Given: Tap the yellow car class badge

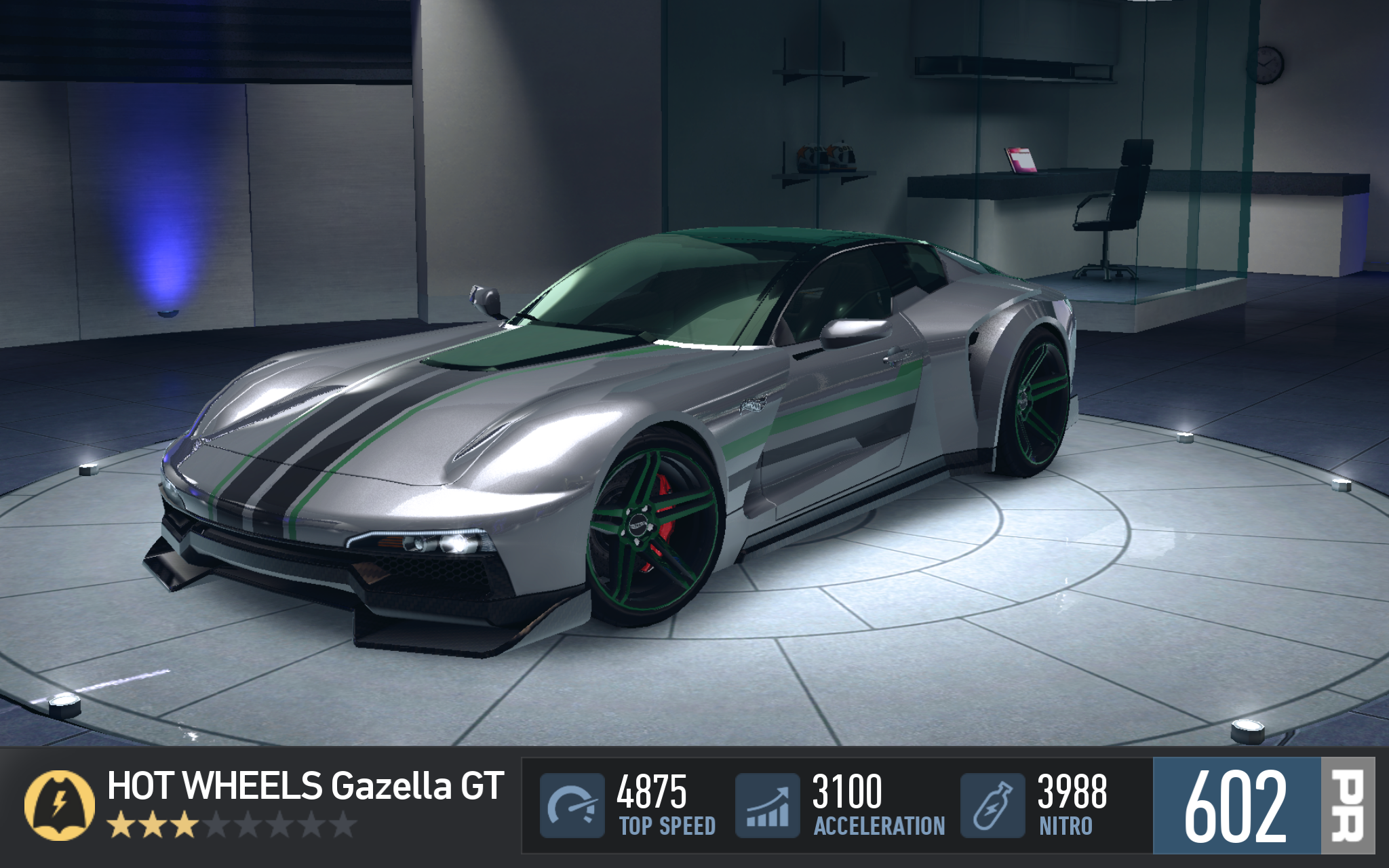Looking at the screenshot, I should click(x=60, y=805).
